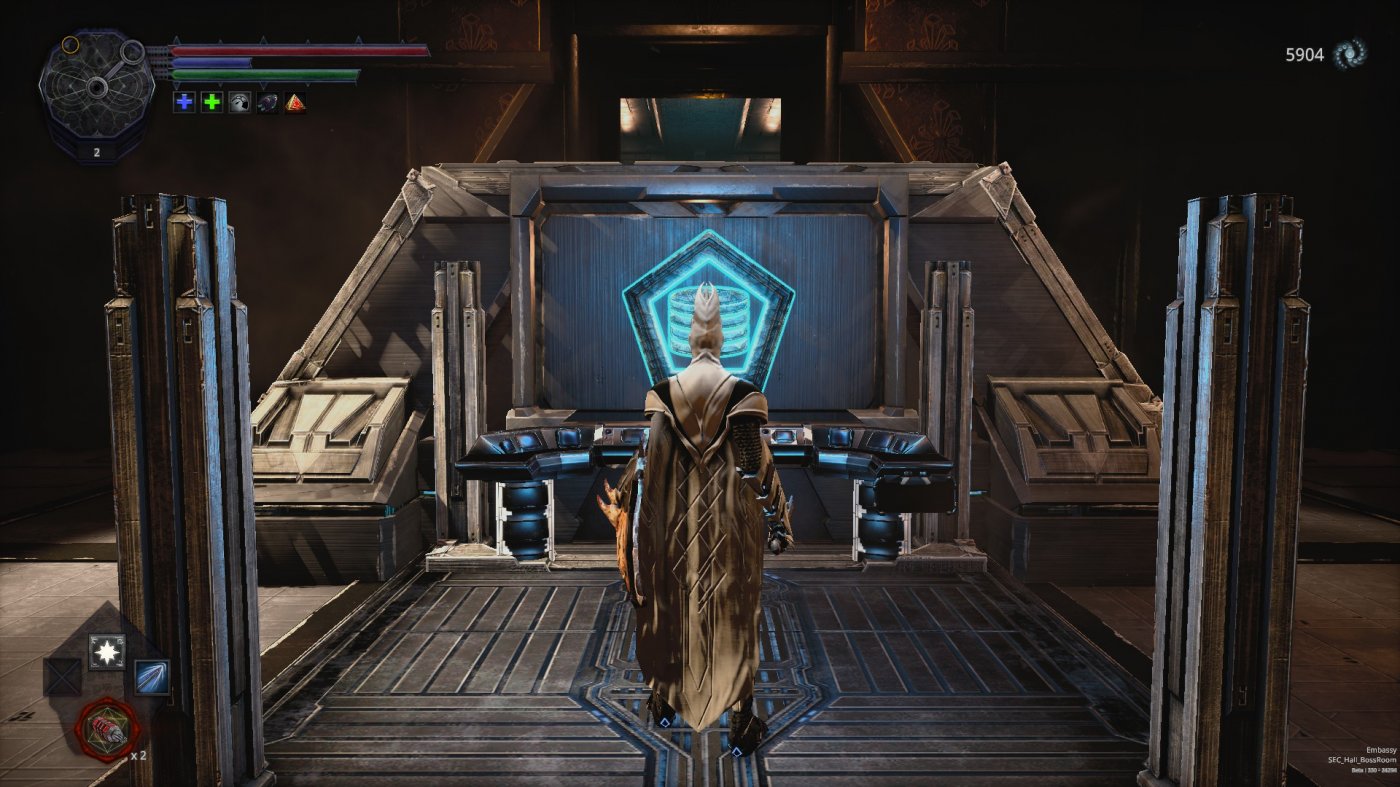Click the swirl currency icon

point(1351,54)
